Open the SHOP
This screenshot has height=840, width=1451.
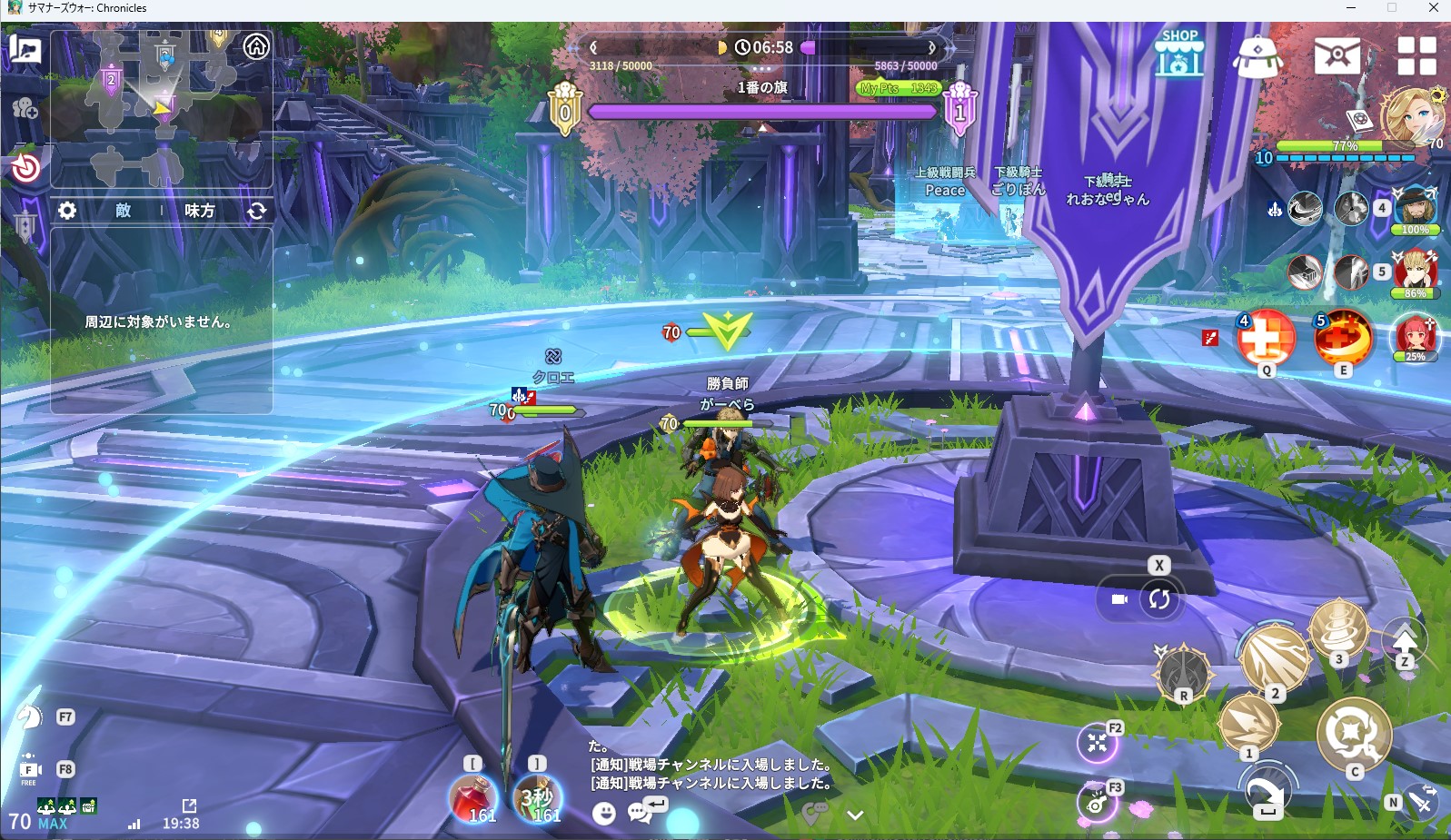1179,54
